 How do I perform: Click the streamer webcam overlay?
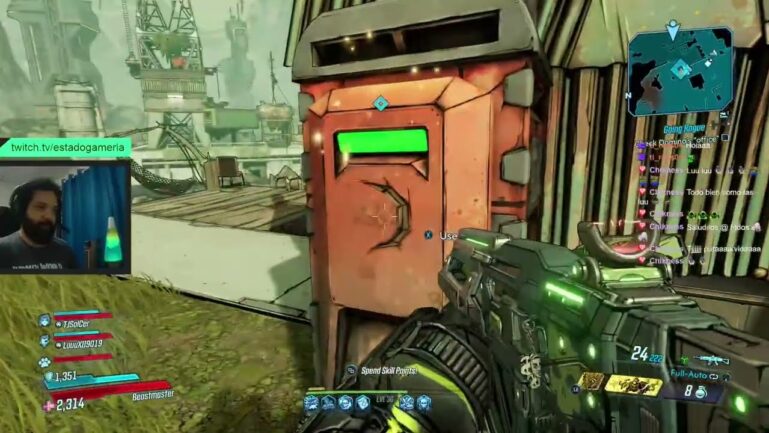tap(65, 216)
